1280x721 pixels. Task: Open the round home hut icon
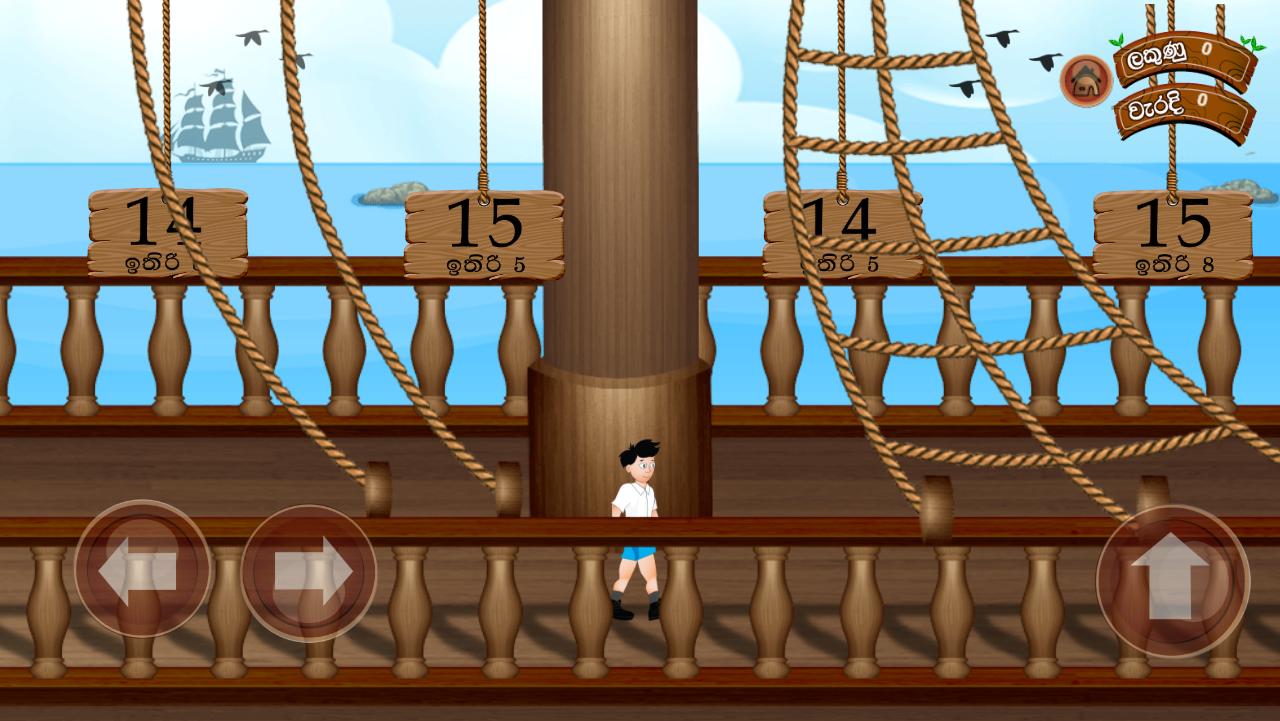point(1086,80)
